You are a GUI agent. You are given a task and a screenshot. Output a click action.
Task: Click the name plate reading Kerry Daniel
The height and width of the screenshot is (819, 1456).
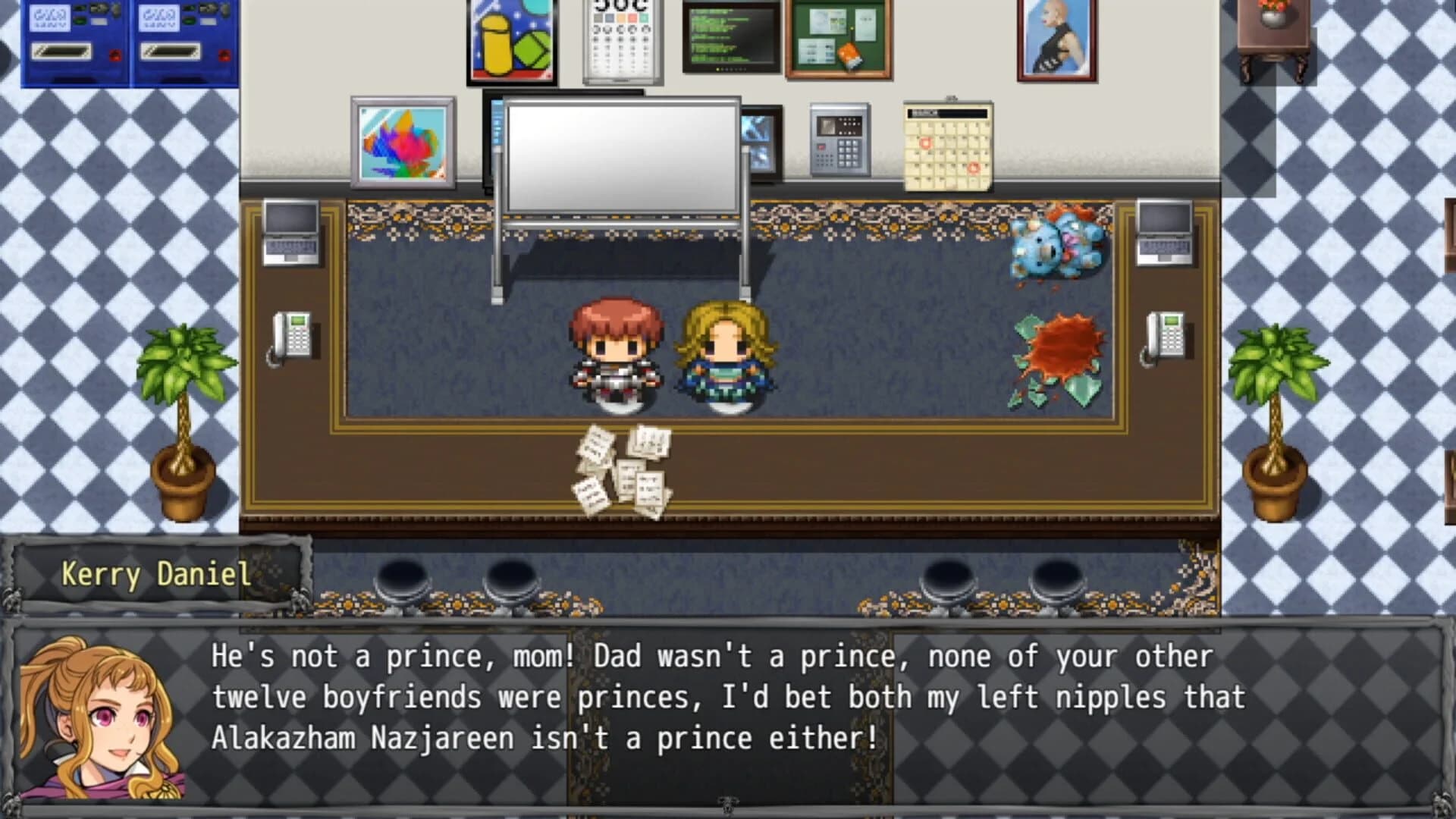pyautogui.click(x=155, y=575)
